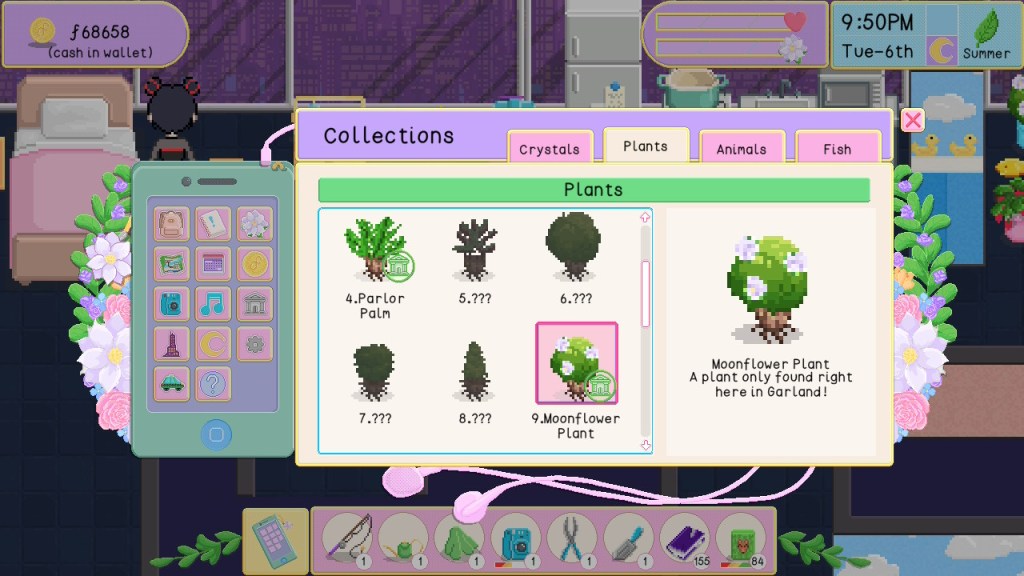The width and height of the screenshot is (1024, 576).
Task: Click the plant list scroll-down arrow
Action: click(645, 445)
